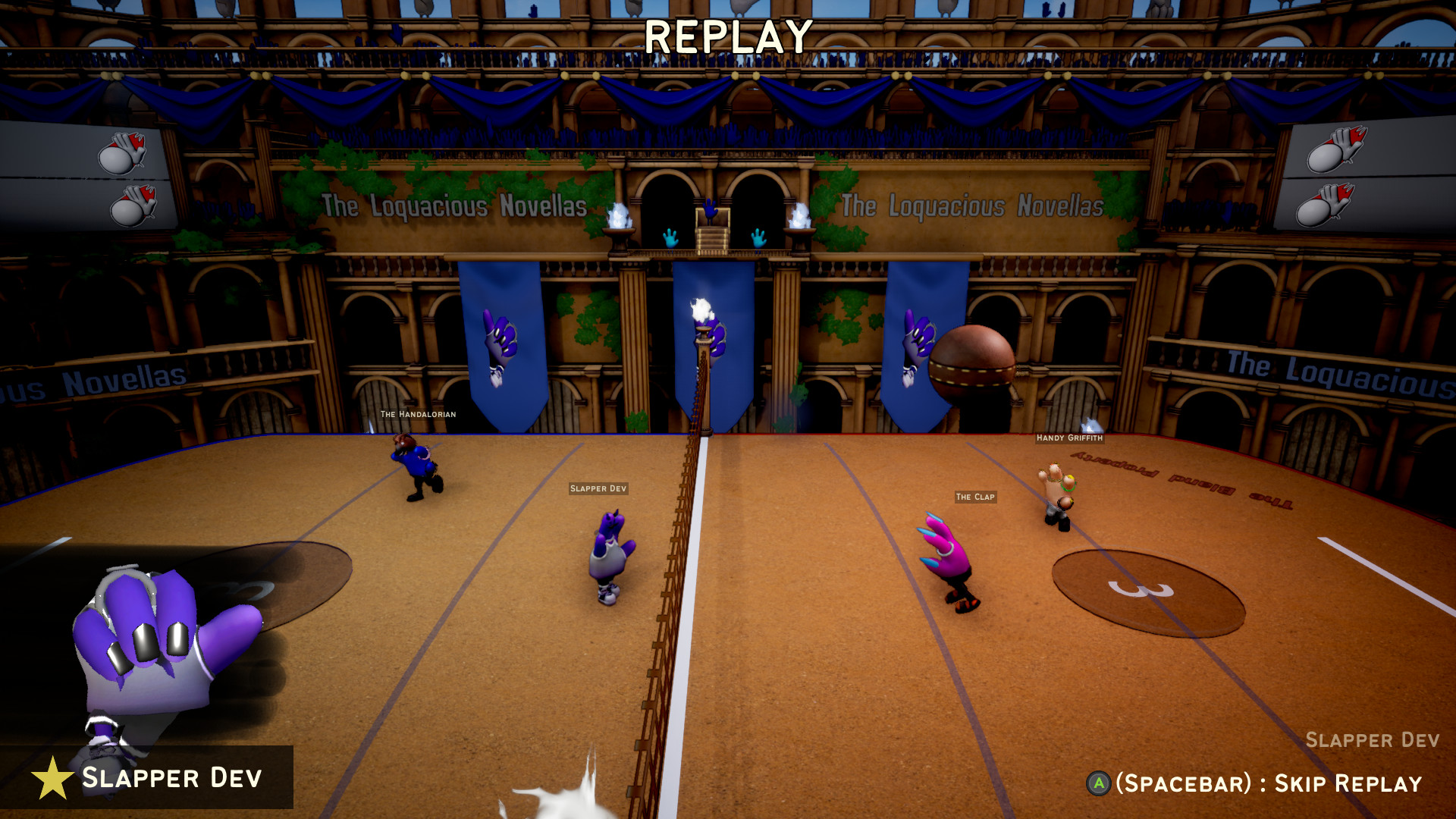Viewport: 1456px width, 819px height.
Task: Click the Handy Griffith name tag
Action: pyautogui.click(x=1071, y=438)
